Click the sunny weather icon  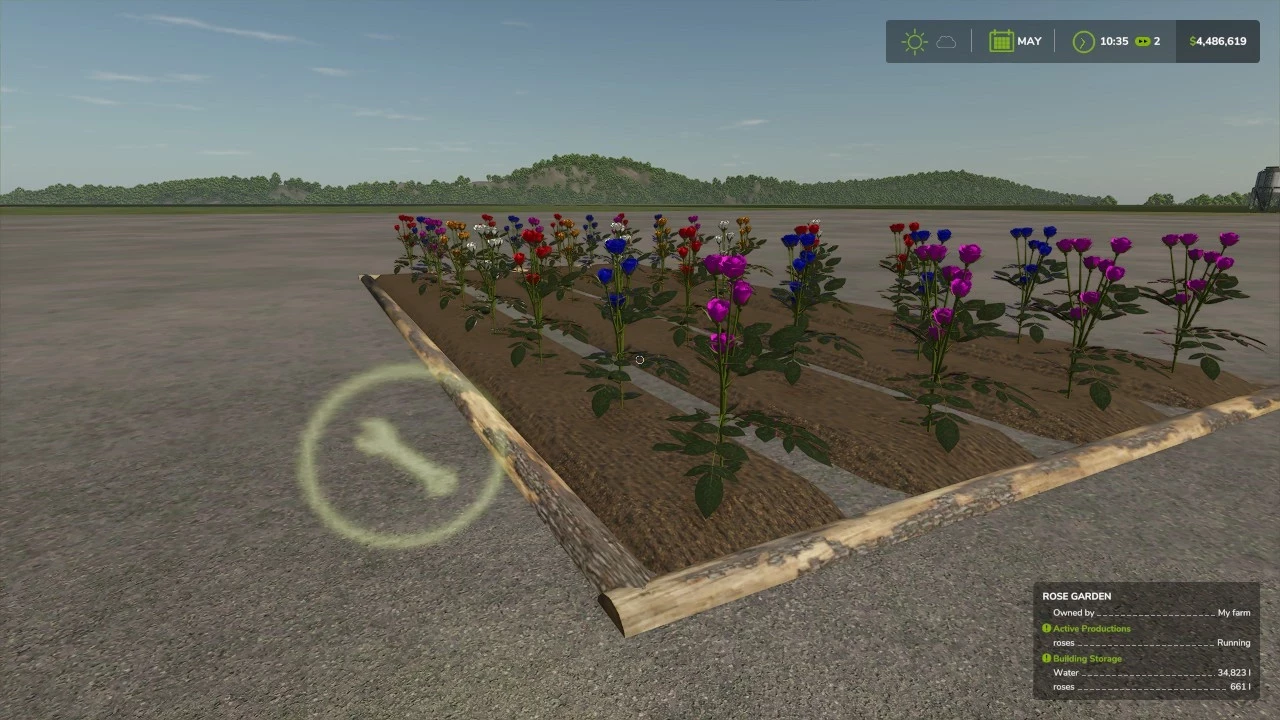(x=914, y=41)
